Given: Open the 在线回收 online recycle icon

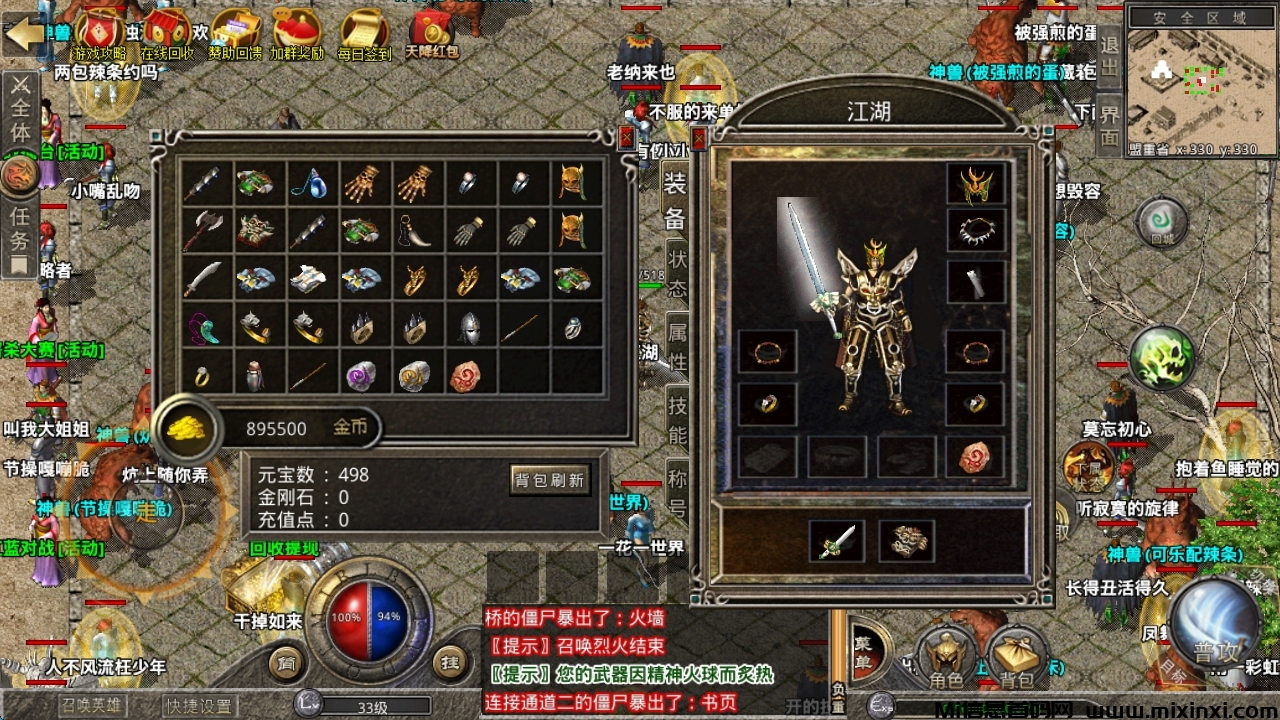Looking at the screenshot, I should pos(167,33).
